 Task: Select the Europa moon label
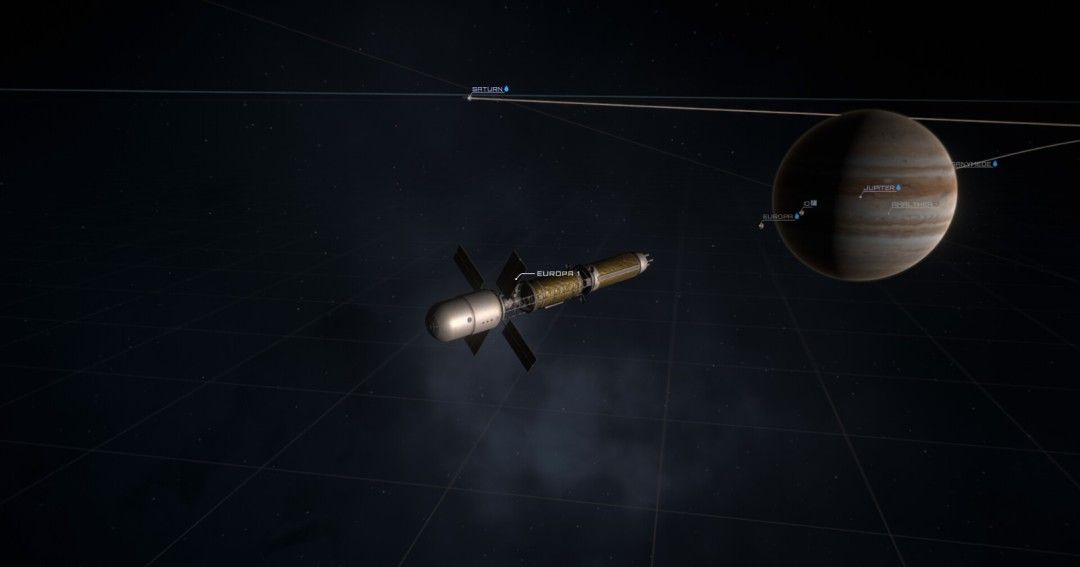[x=778, y=216]
